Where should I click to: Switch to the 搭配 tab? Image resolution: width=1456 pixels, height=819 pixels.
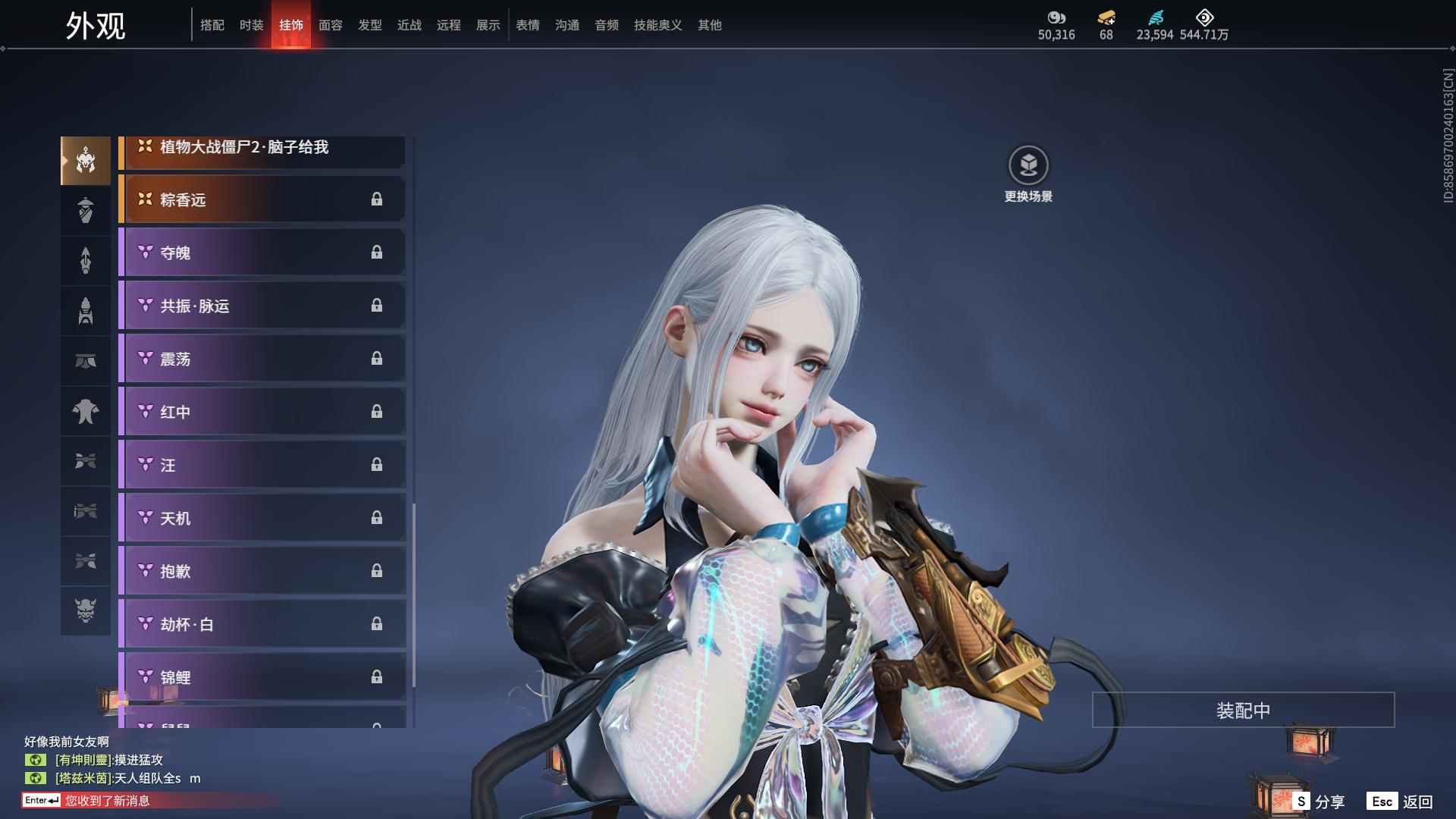tap(212, 25)
